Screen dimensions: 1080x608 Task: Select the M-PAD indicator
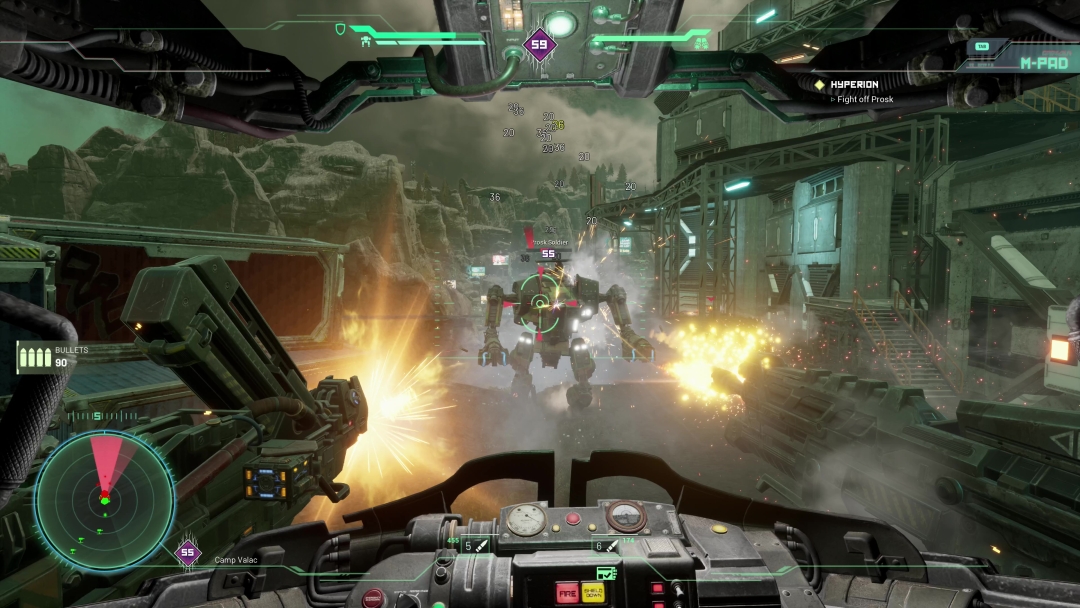1039,62
